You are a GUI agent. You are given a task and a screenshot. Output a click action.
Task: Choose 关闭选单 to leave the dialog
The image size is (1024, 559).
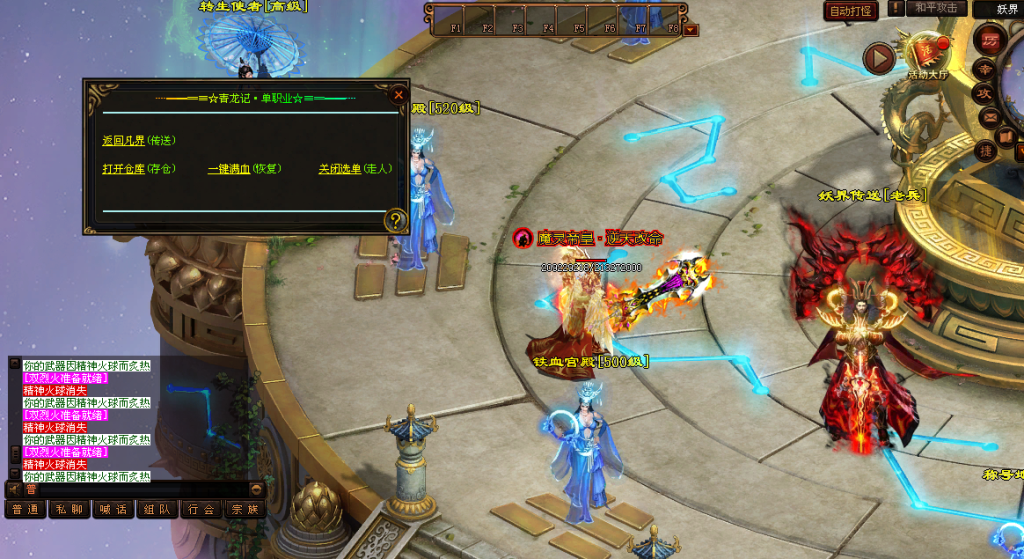pos(355,169)
